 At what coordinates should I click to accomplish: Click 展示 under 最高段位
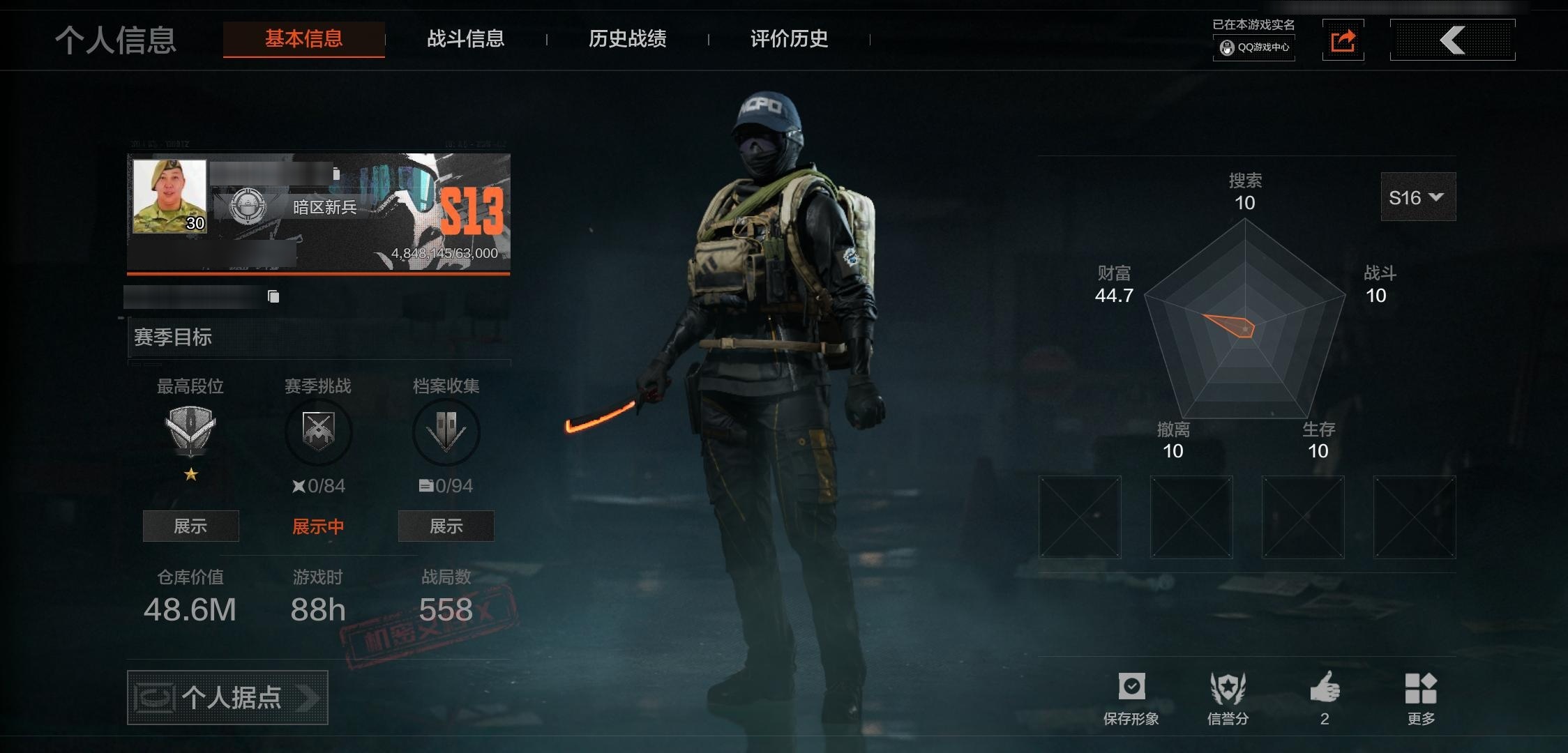(190, 526)
